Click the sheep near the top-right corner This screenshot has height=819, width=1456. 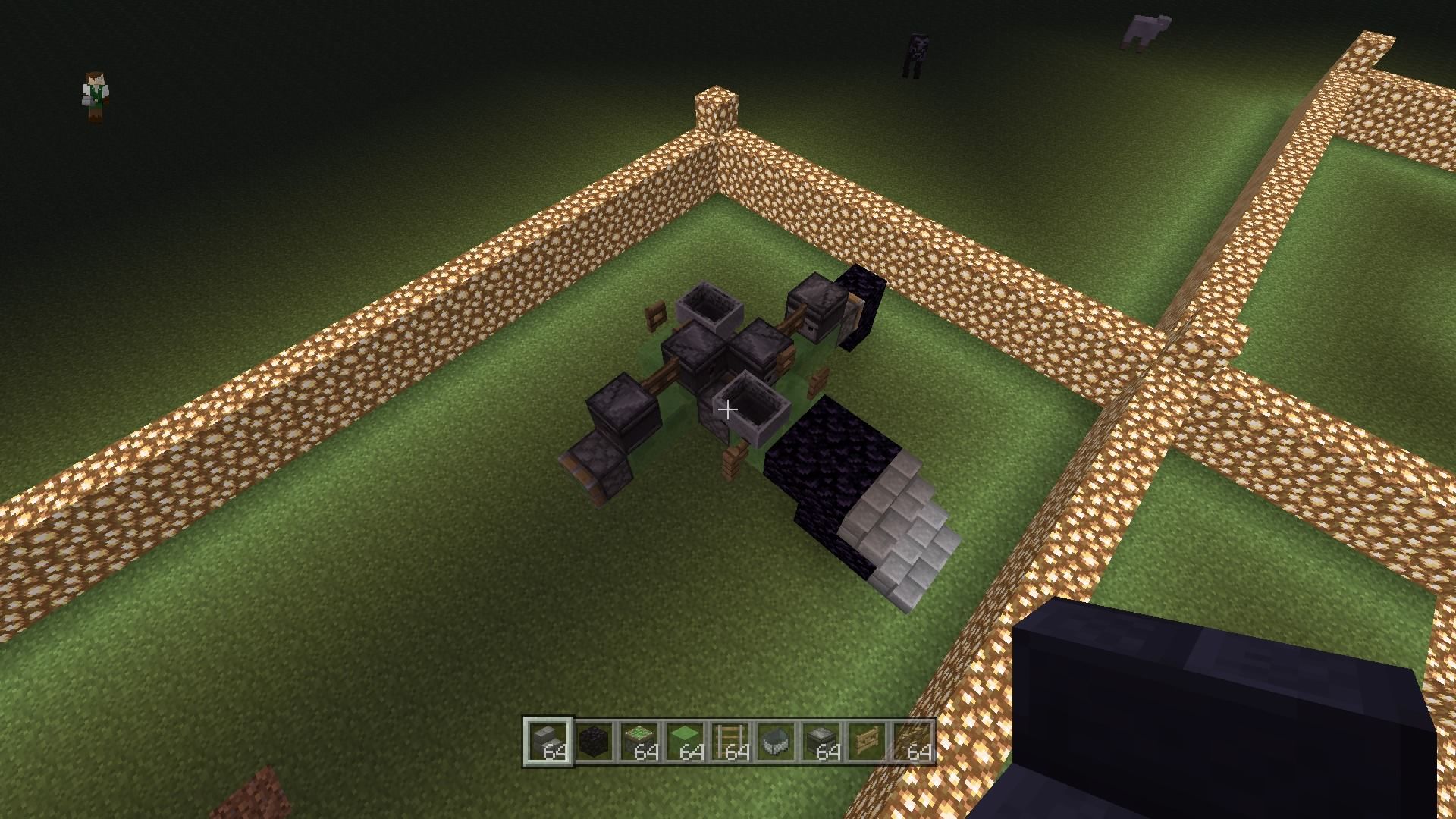[x=1145, y=27]
